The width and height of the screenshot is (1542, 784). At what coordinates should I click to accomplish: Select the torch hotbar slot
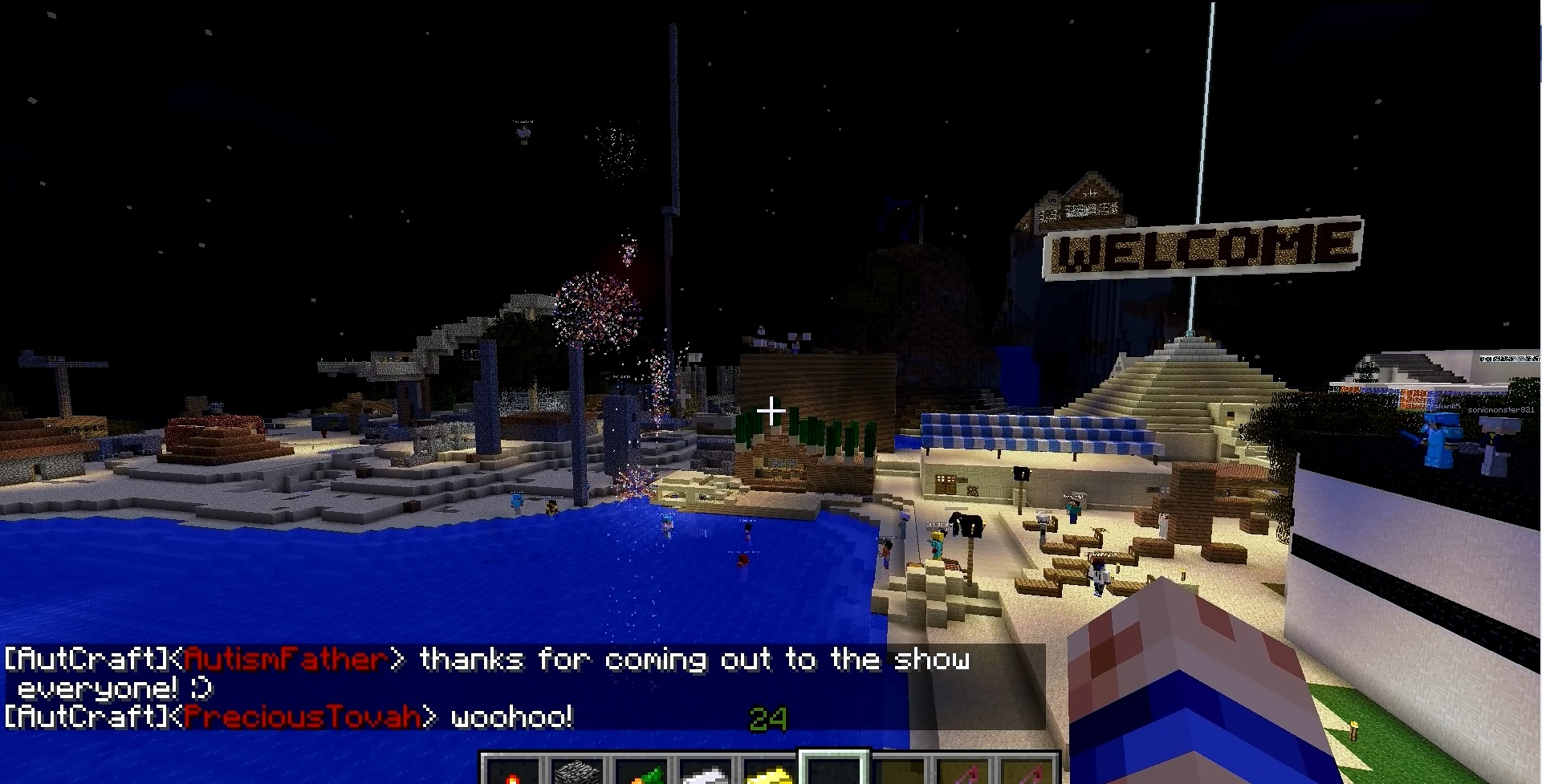click(513, 773)
